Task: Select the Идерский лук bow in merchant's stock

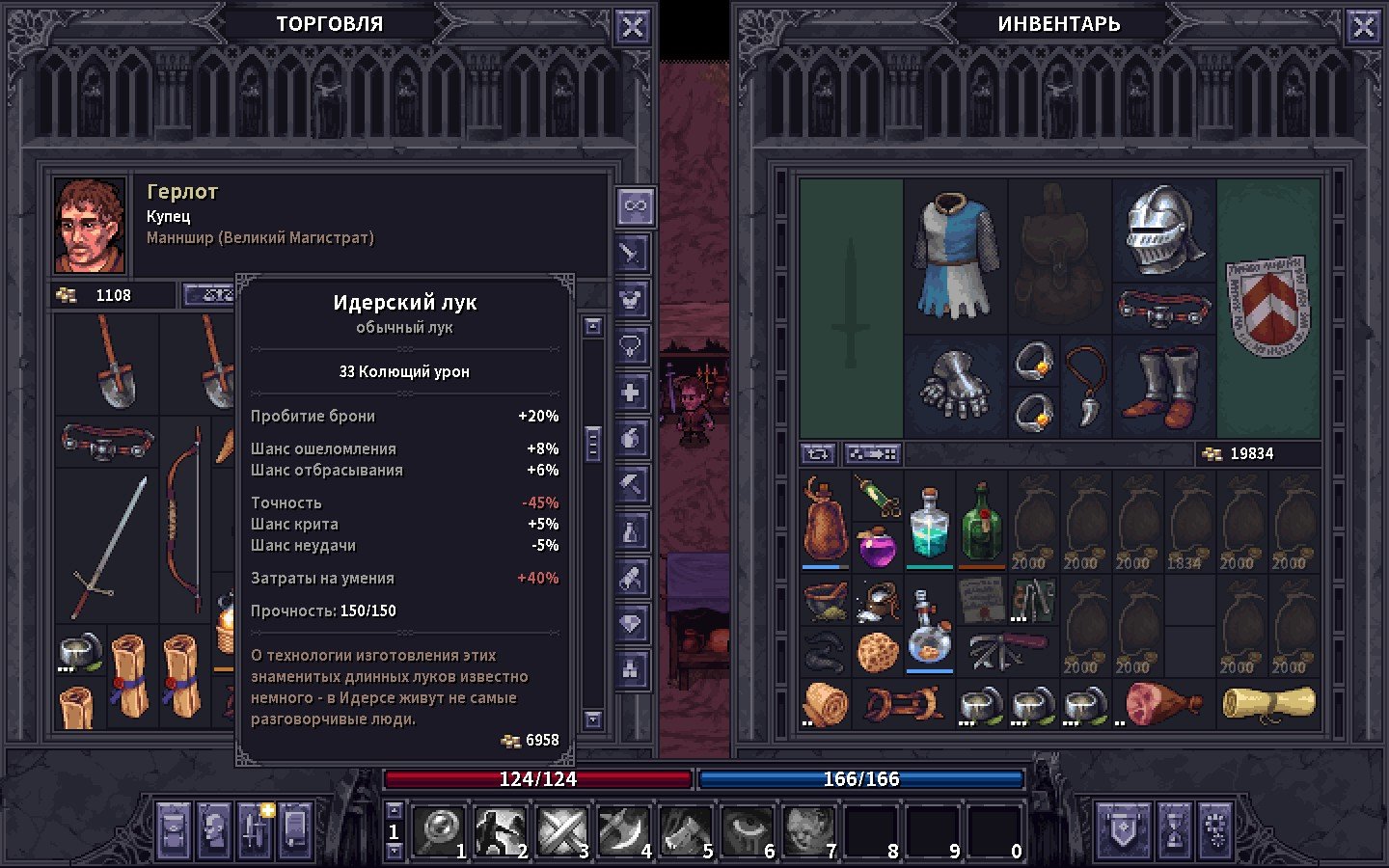Action: [183, 521]
